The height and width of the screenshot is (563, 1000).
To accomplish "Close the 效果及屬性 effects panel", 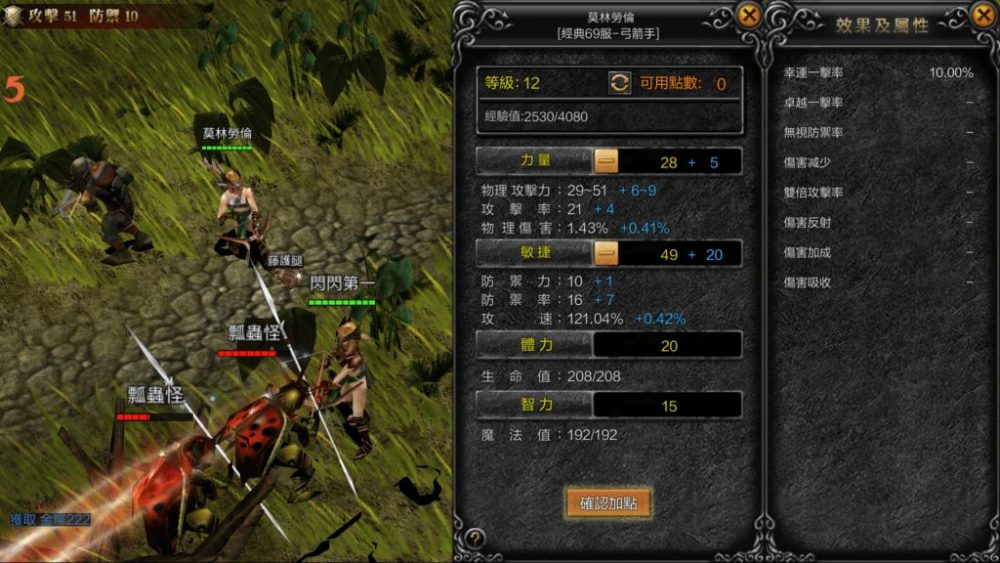I will (x=982, y=15).
